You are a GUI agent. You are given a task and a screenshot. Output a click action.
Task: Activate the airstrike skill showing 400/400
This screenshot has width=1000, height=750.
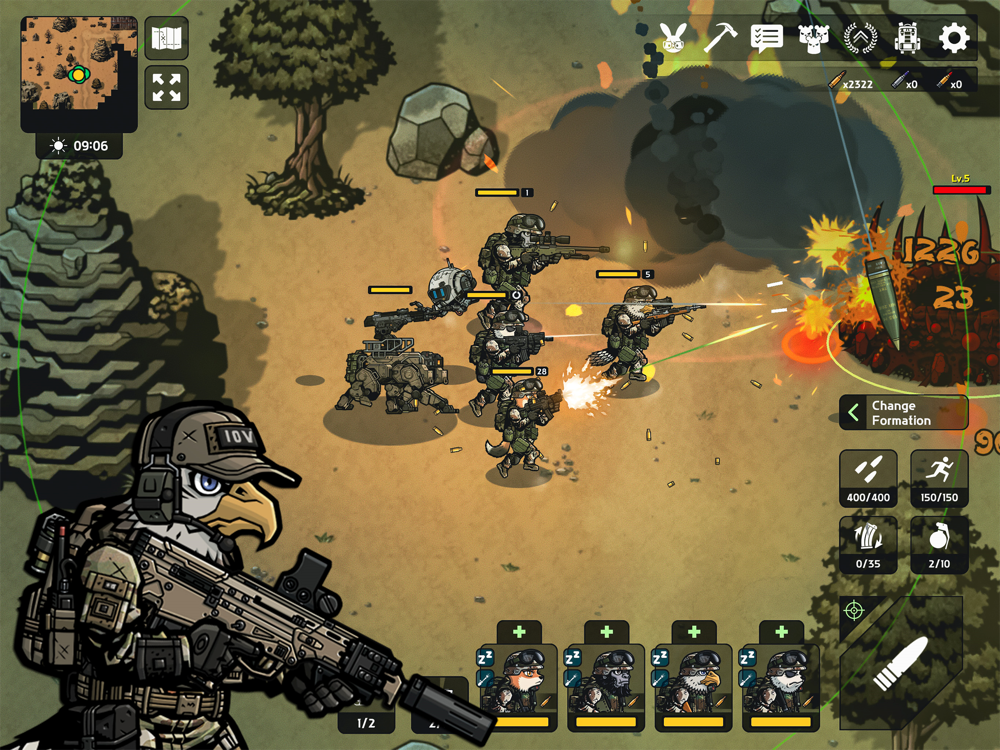(x=868, y=479)
